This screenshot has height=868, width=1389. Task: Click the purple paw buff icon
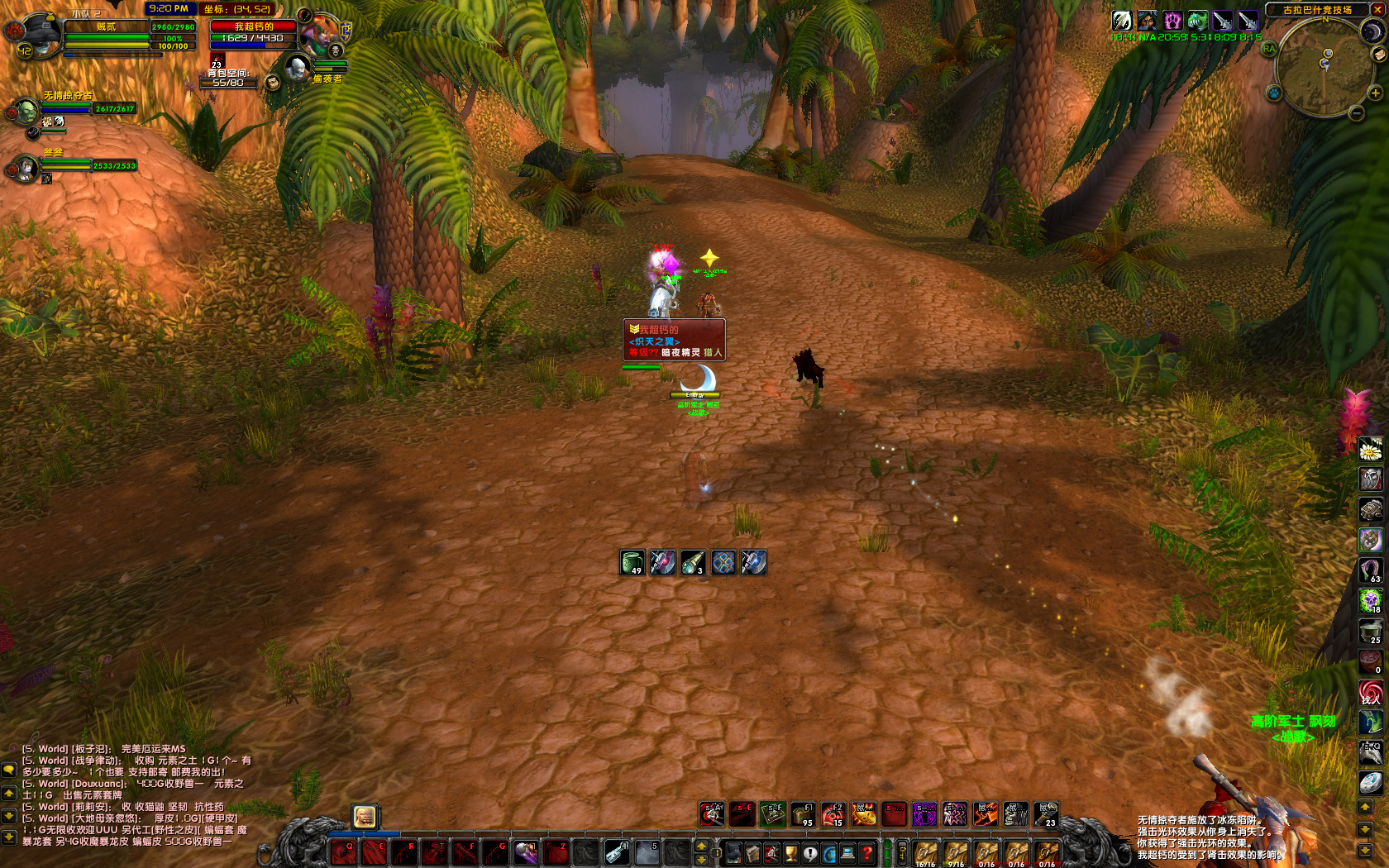click(1172, 21)
